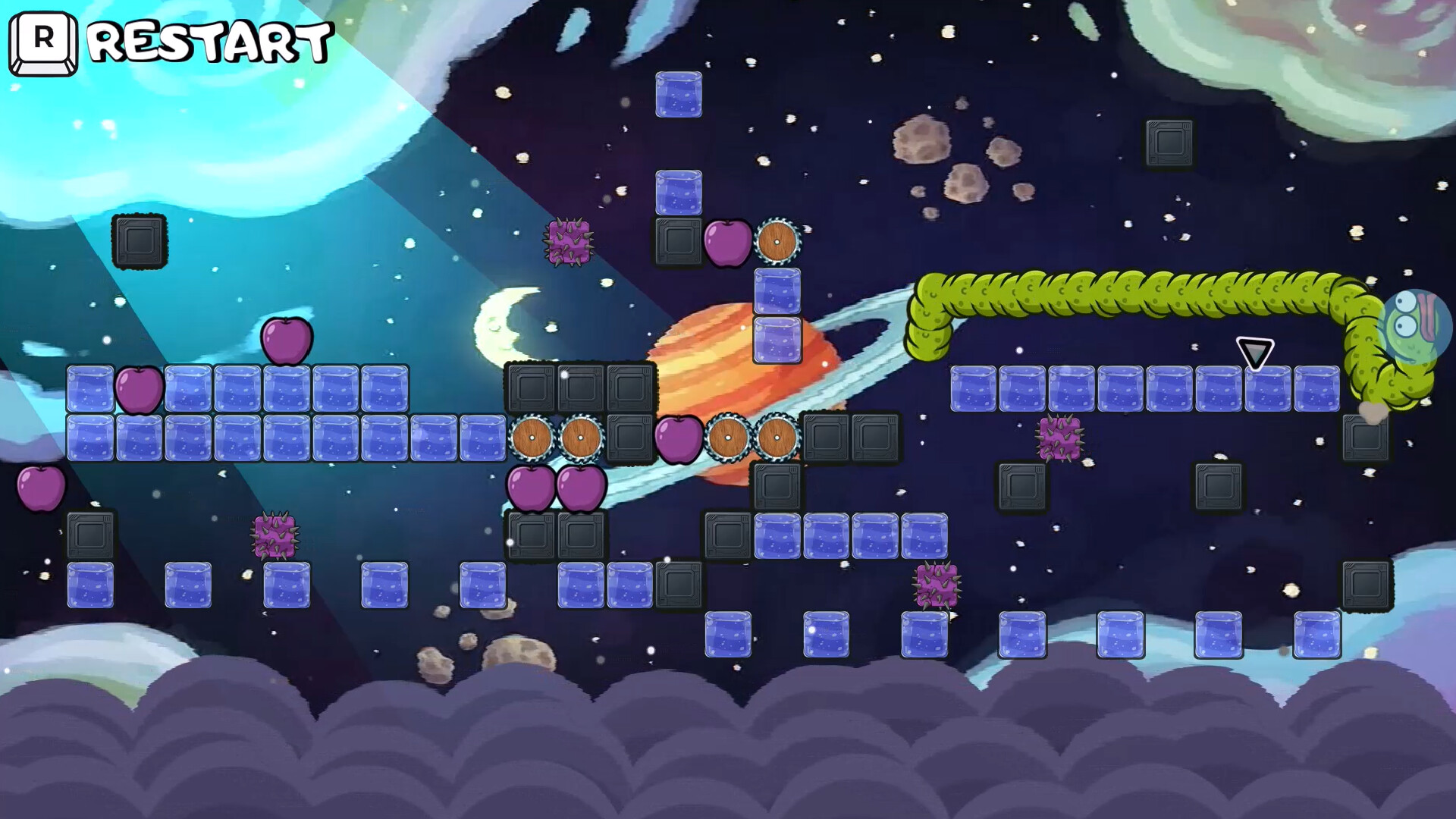Click the apple between the two middle saw blades
Image resolution: width=1456 pixels, height=819 pixels.
click(677, 438)
